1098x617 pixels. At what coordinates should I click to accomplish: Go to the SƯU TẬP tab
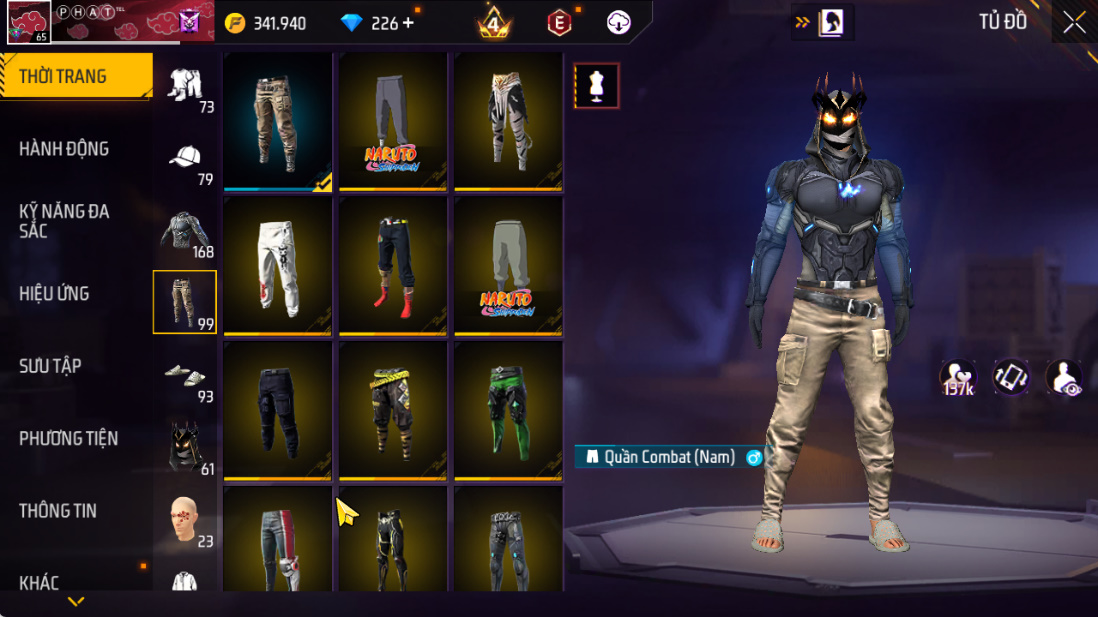[x=50, y=366]
